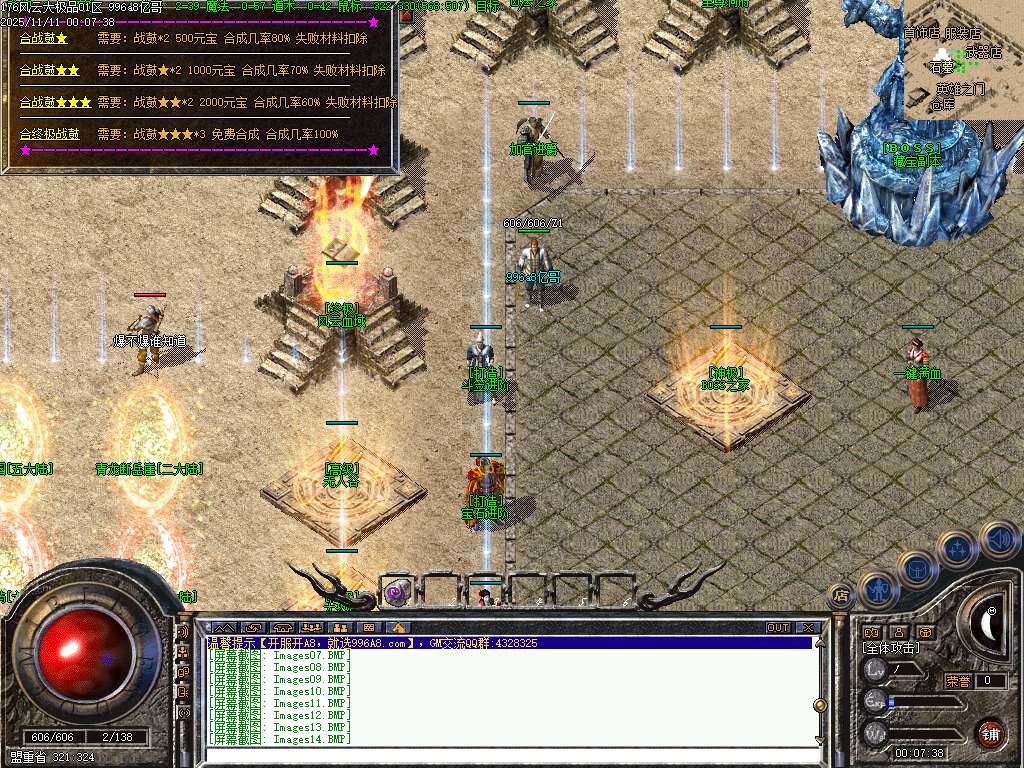Open the bag inventory round button
The height and width of the screenshot is (768, 1024).
(917, 567)
